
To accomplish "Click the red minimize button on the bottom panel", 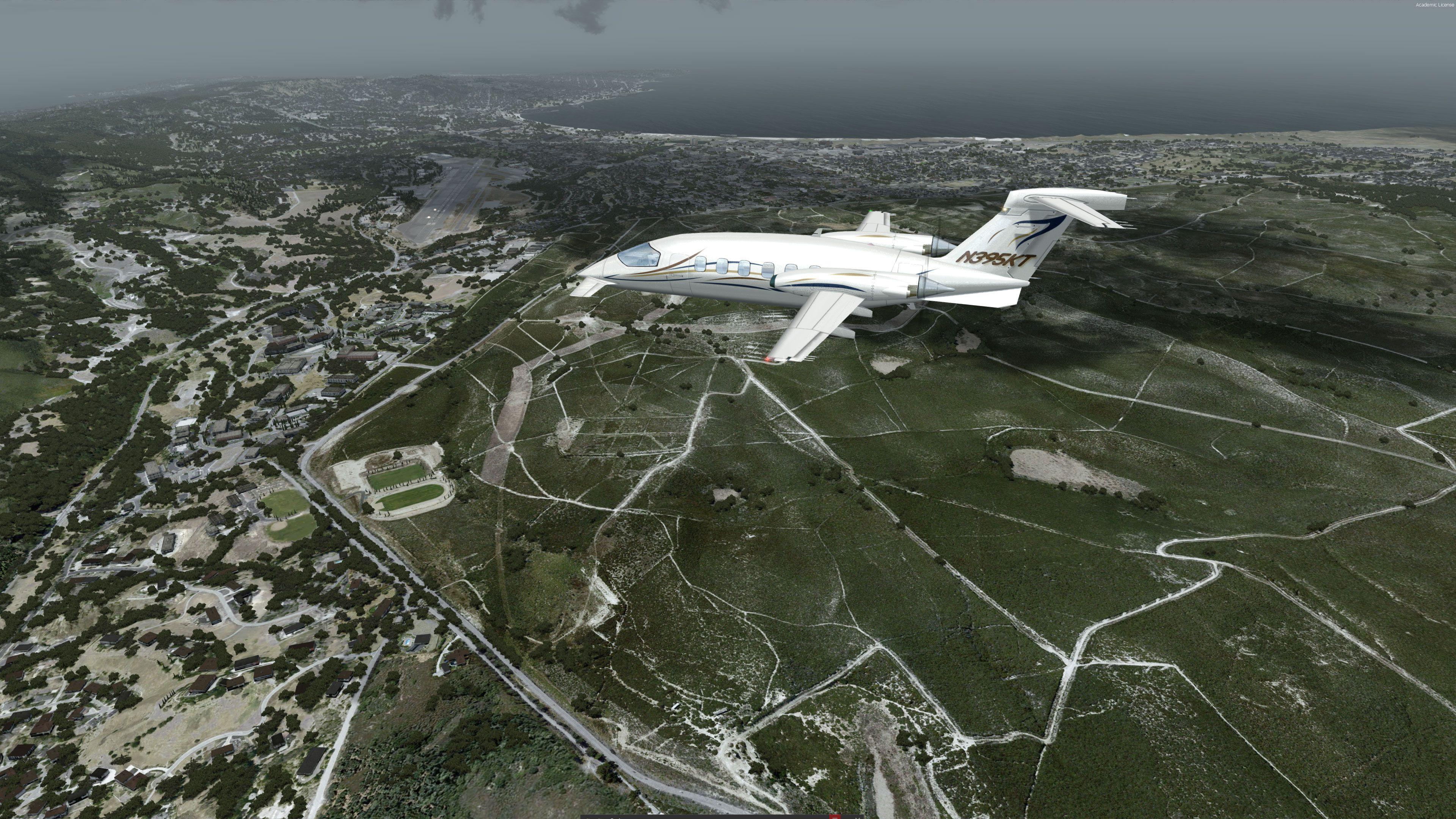I will [x=835, y=816].
